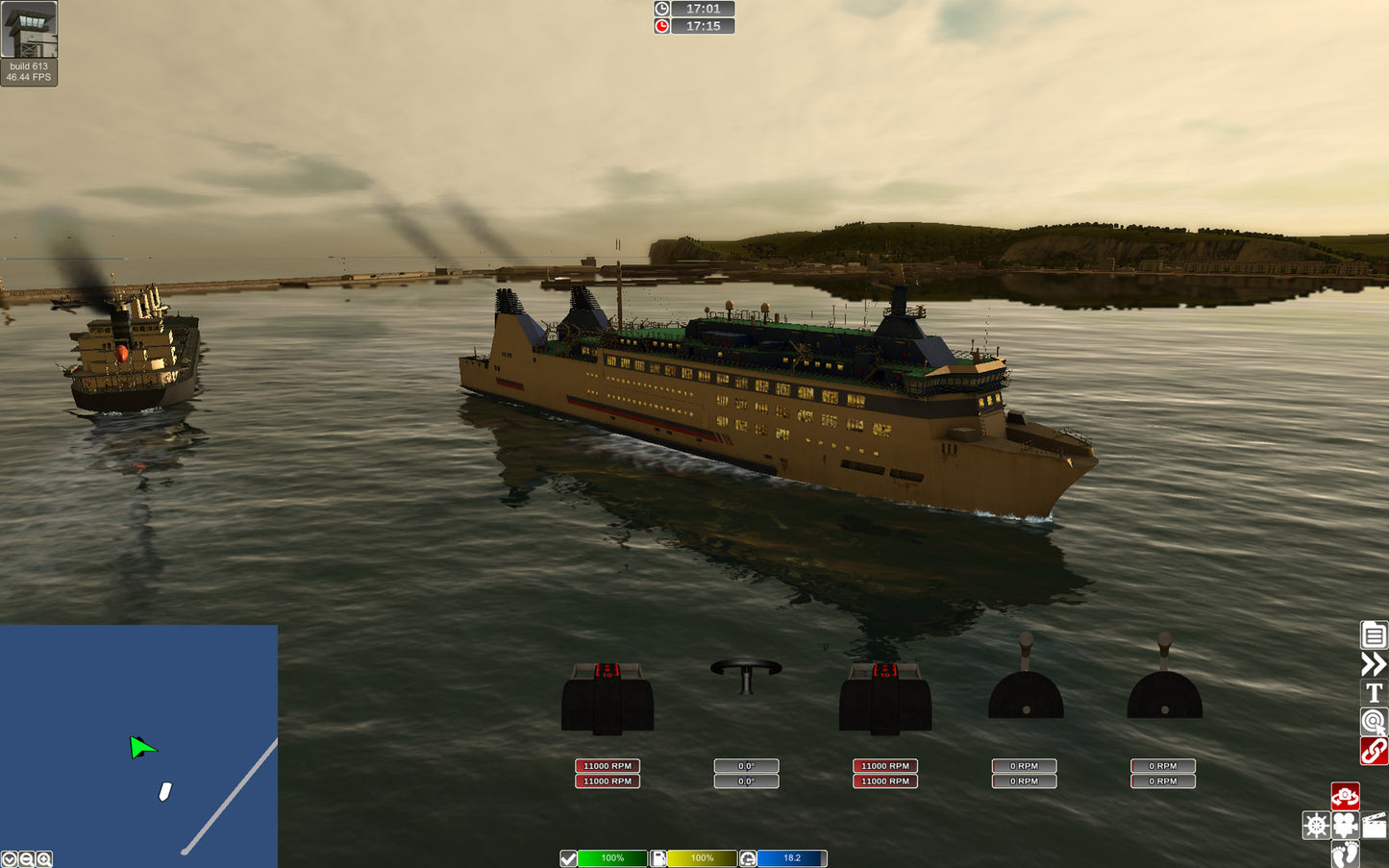Click the red rotating camera icon

coord(1346,796)
